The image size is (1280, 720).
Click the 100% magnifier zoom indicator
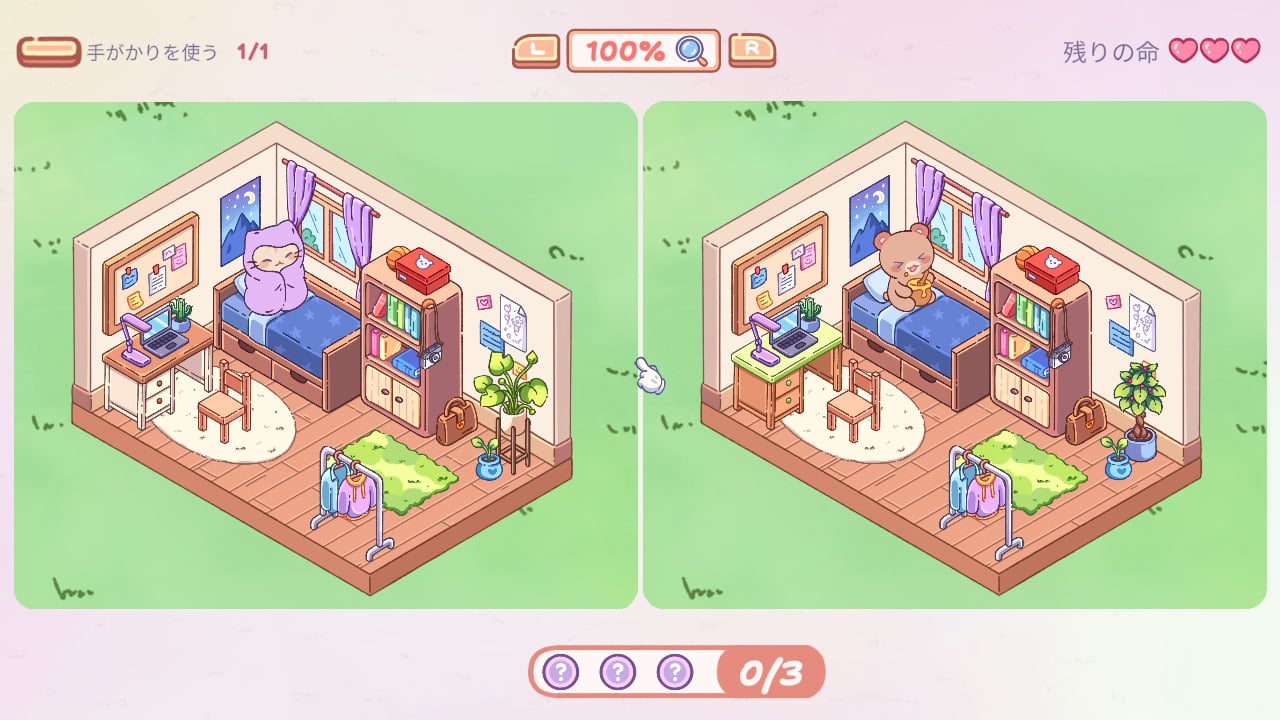tap(643, 51)
